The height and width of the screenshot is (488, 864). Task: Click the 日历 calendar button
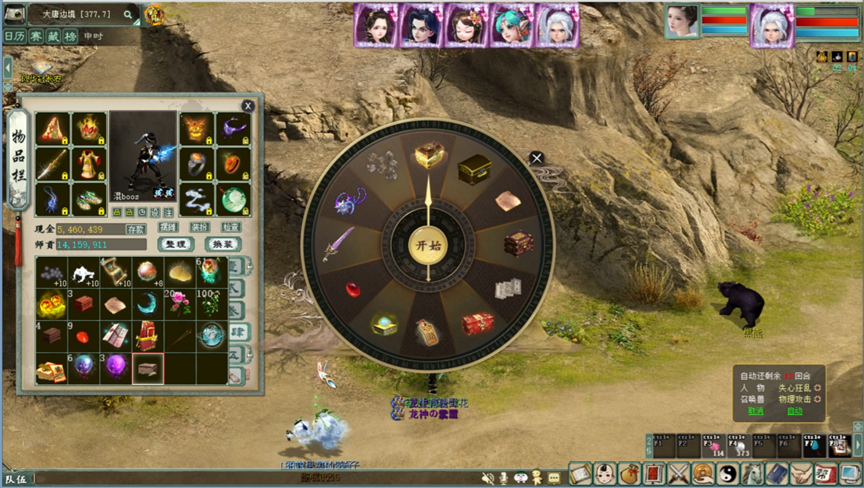click(x=15, y=35)
